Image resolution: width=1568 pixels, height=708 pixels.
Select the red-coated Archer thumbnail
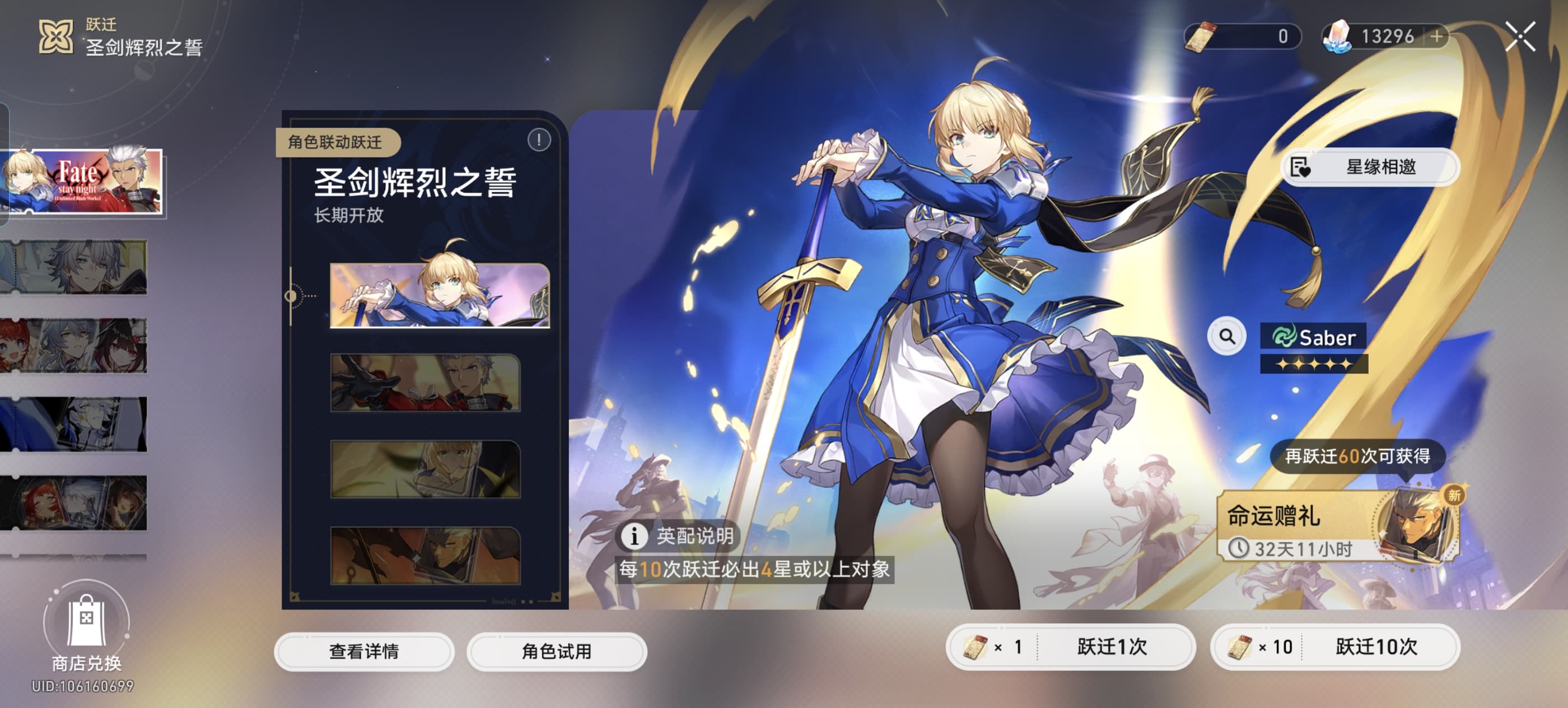(x=425, y=383)
